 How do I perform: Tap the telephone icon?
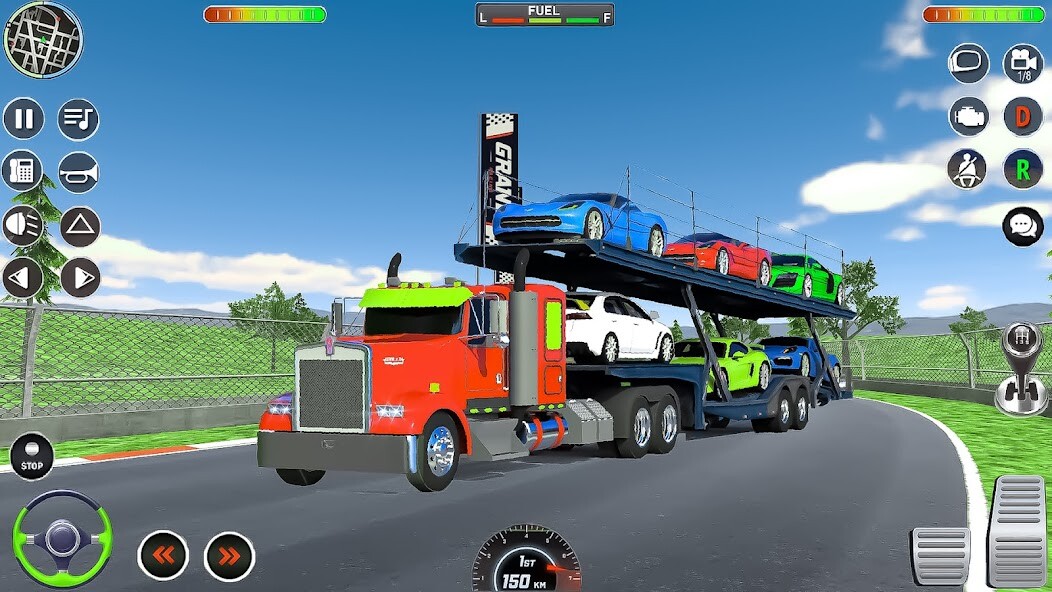click(x=22, y=171)
